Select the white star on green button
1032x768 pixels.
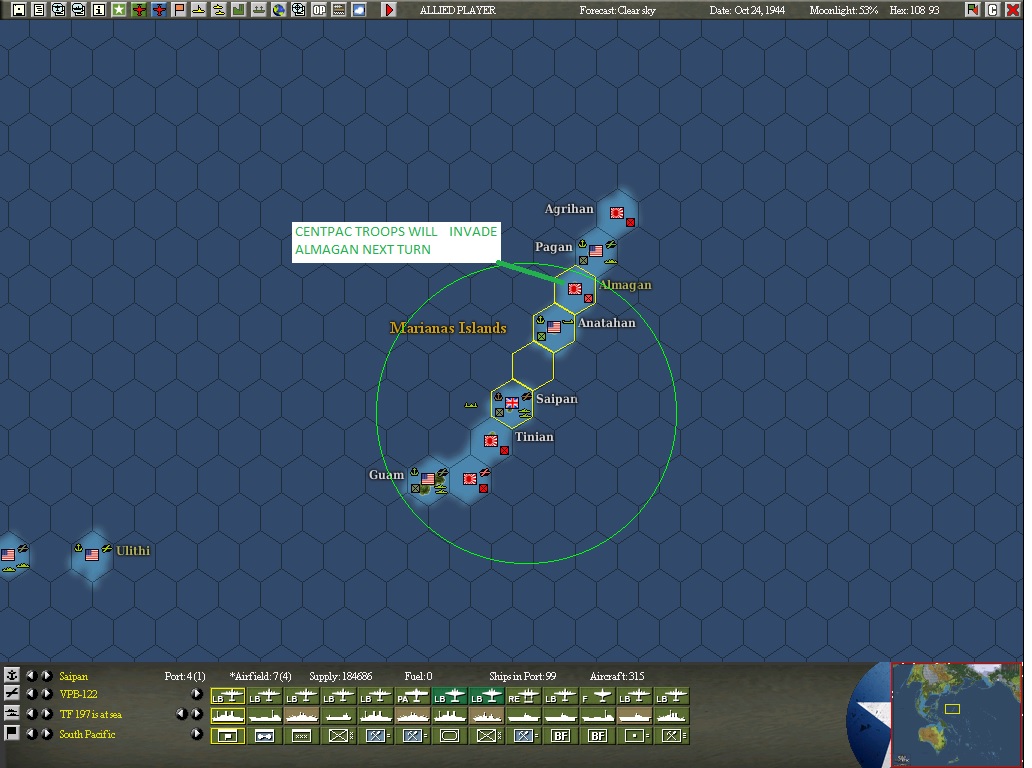point(118,10)
